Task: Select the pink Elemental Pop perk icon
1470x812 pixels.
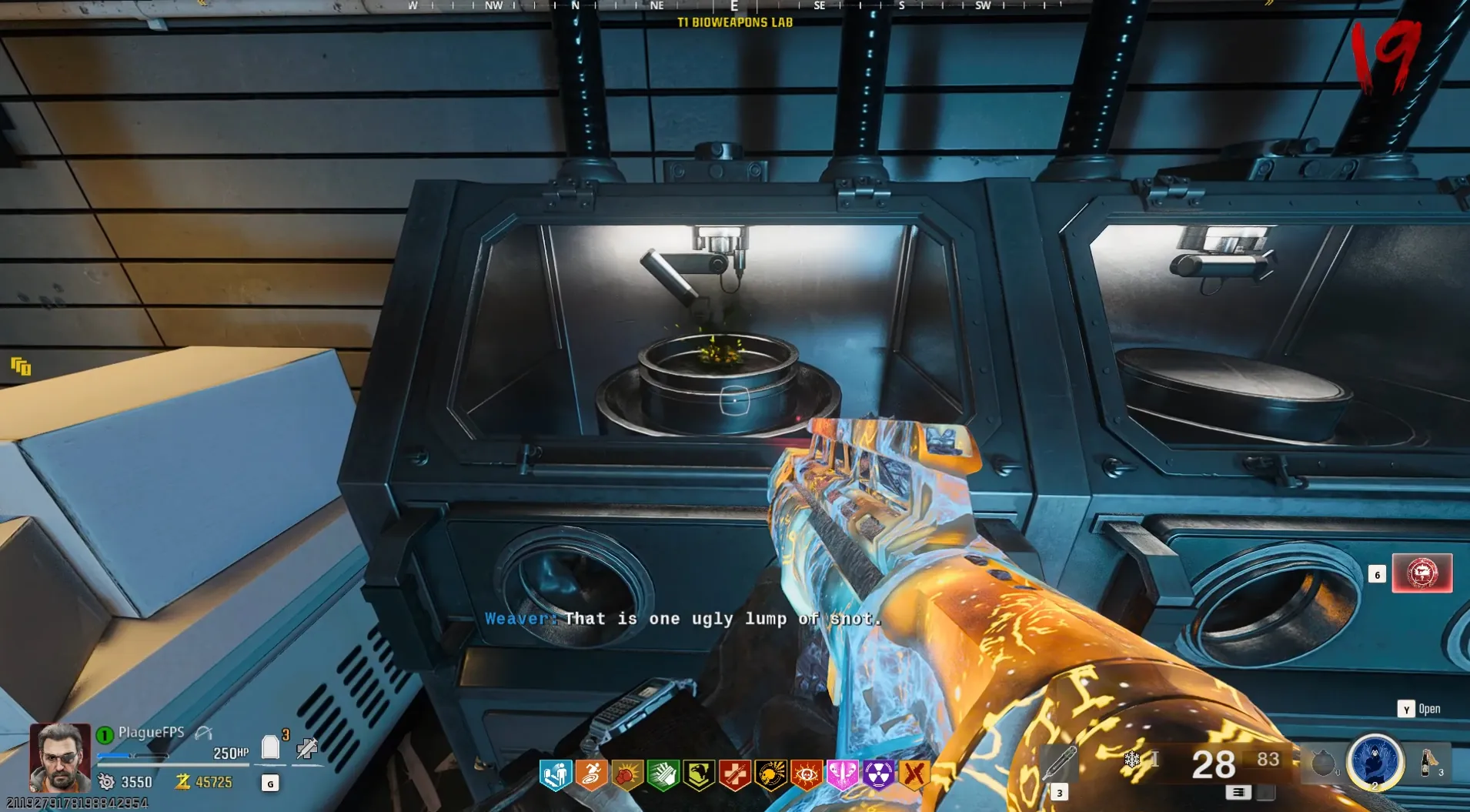Action: (x=842, y=774)
